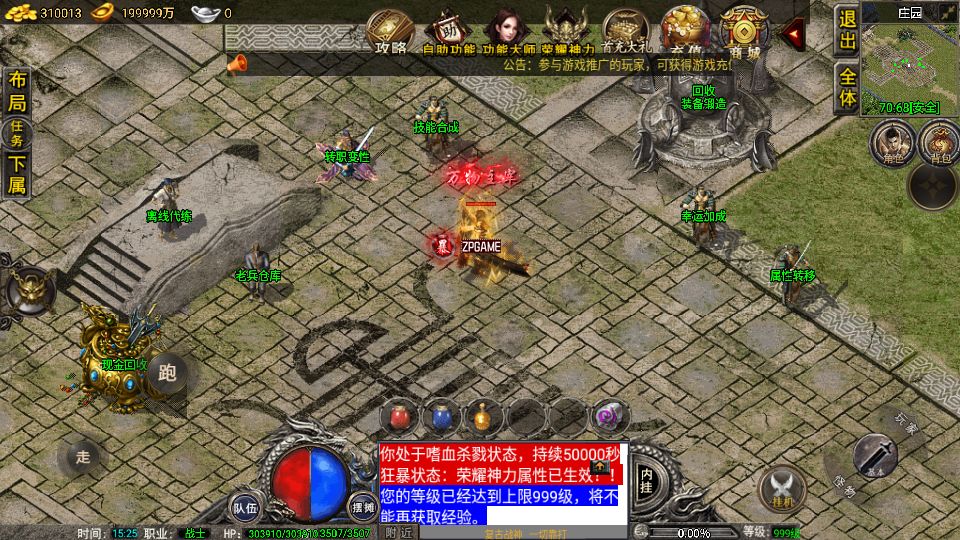
Task: Select the 全体 button
Action: [x=847, y=87]
